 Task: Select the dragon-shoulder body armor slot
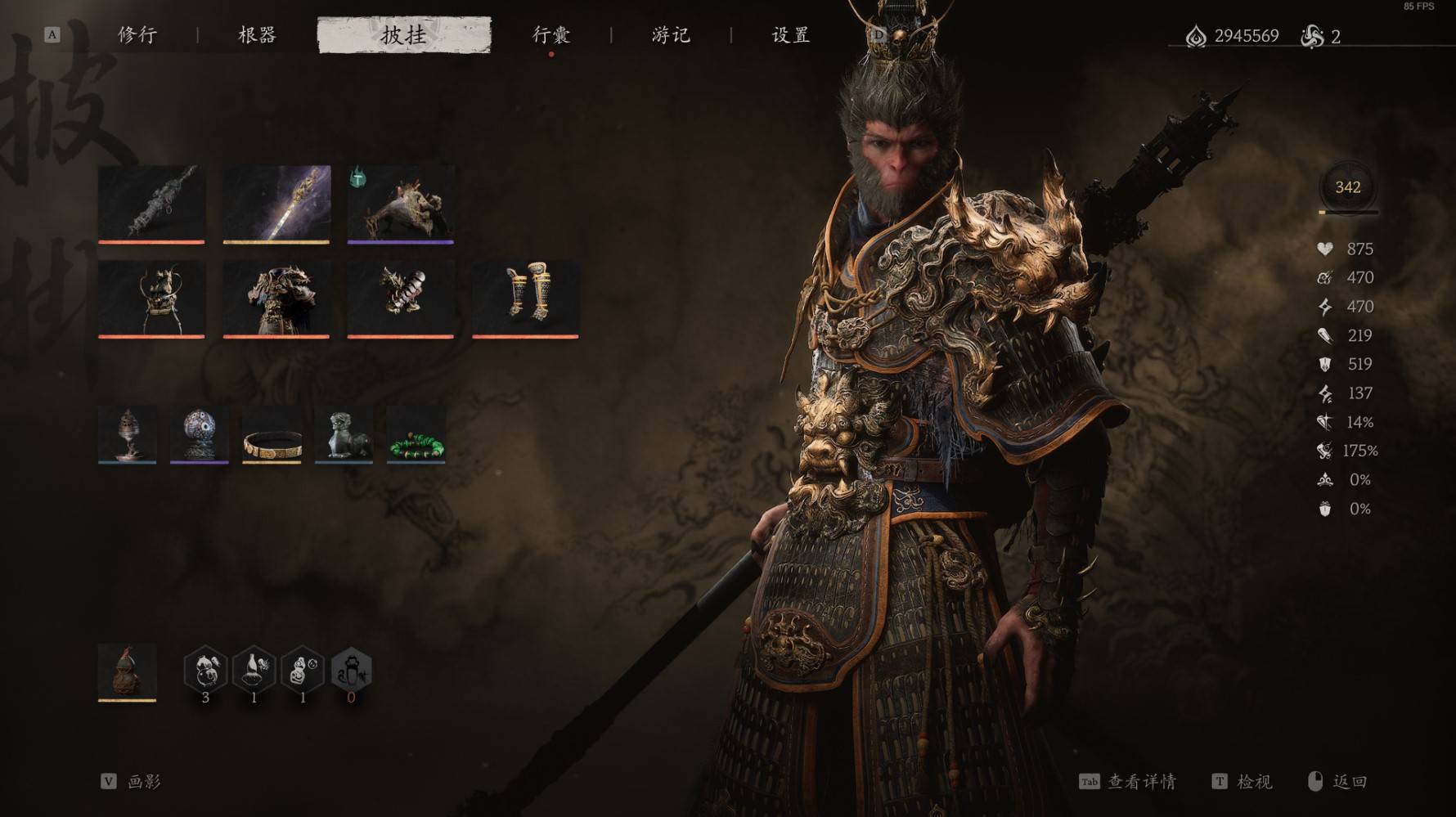pos(276,299)
